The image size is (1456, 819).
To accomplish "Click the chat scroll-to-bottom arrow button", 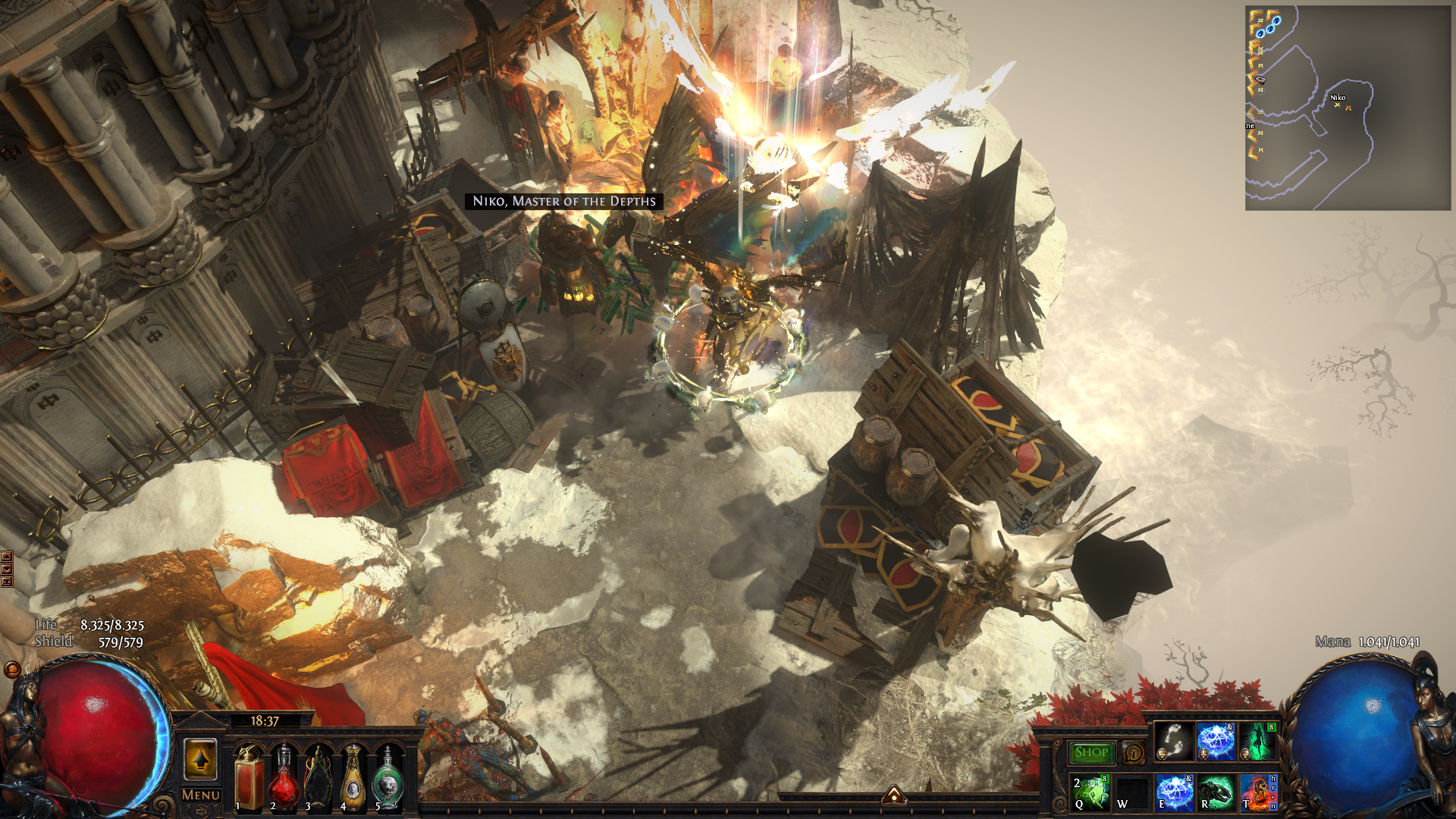I will point(7,582).
